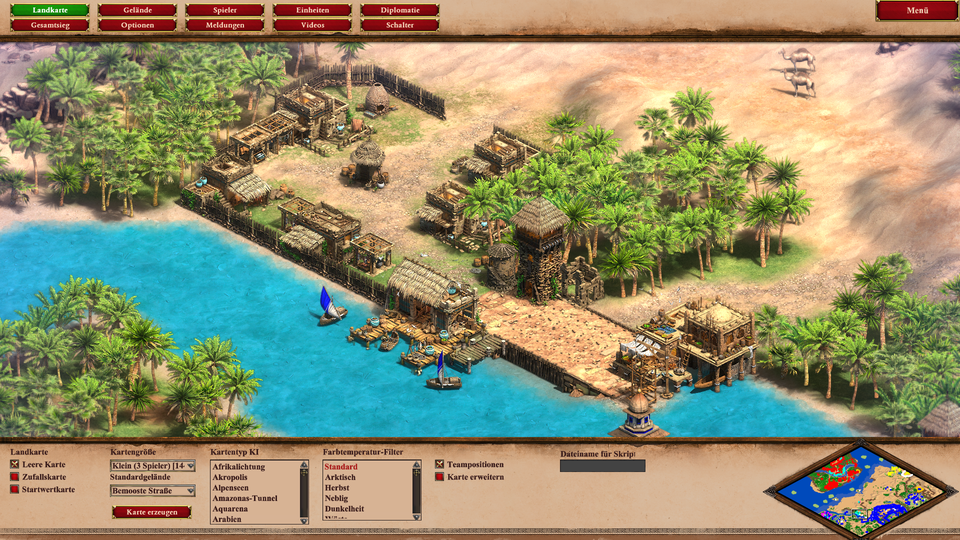Switch to the Gelände tab
Screen dimensions: 960x540
[137, 10]
